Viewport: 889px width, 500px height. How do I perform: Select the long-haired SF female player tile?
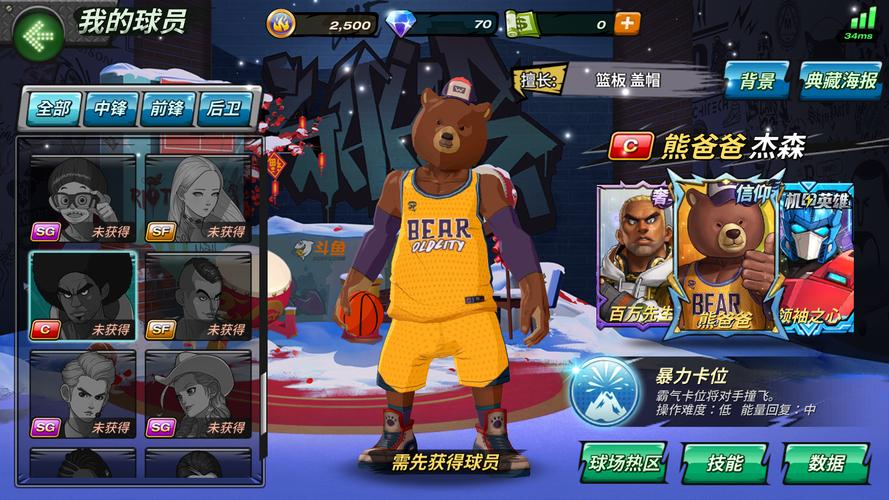[x=198, y=198]
